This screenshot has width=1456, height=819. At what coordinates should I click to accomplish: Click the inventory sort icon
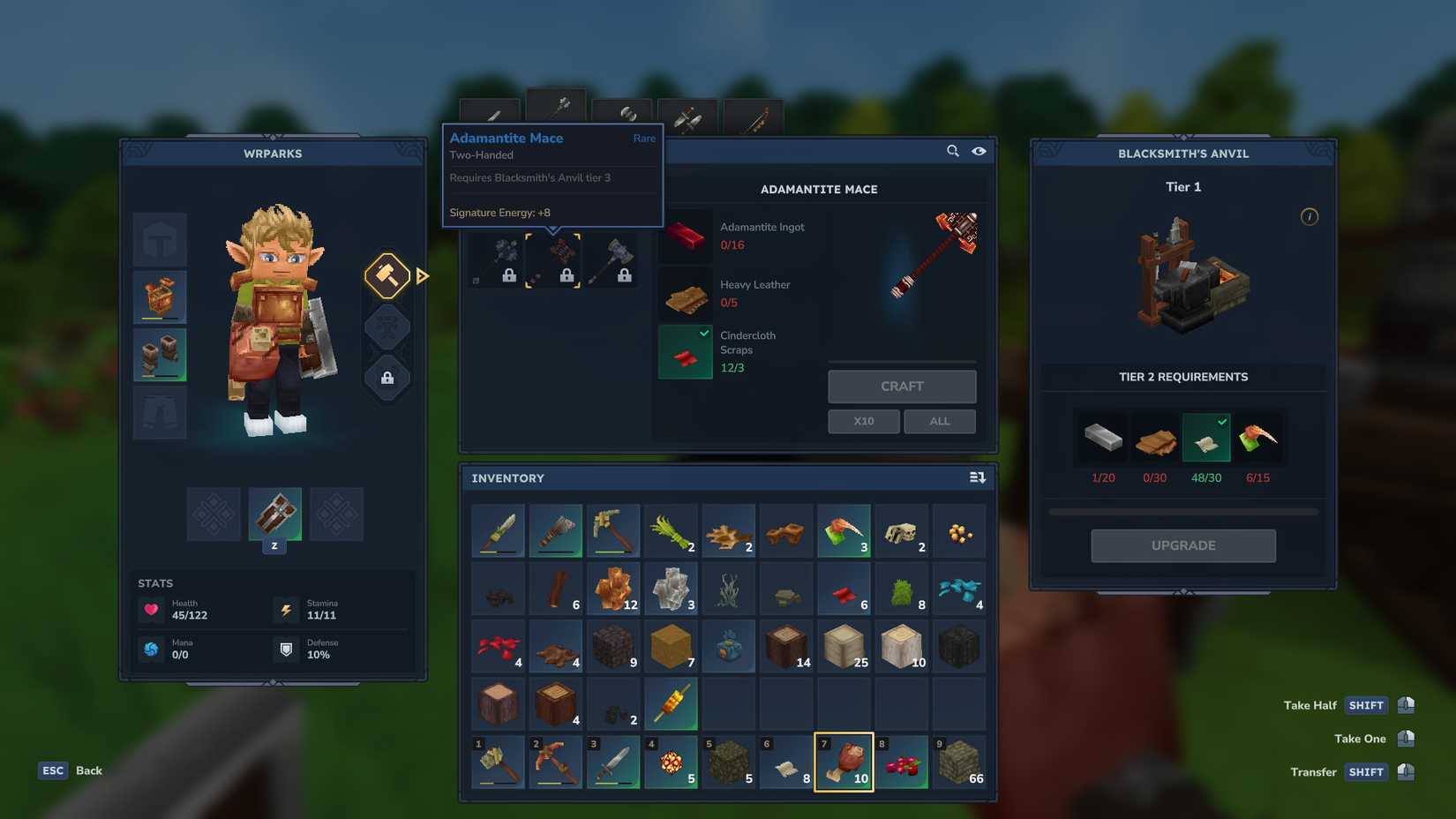point(978,477)
